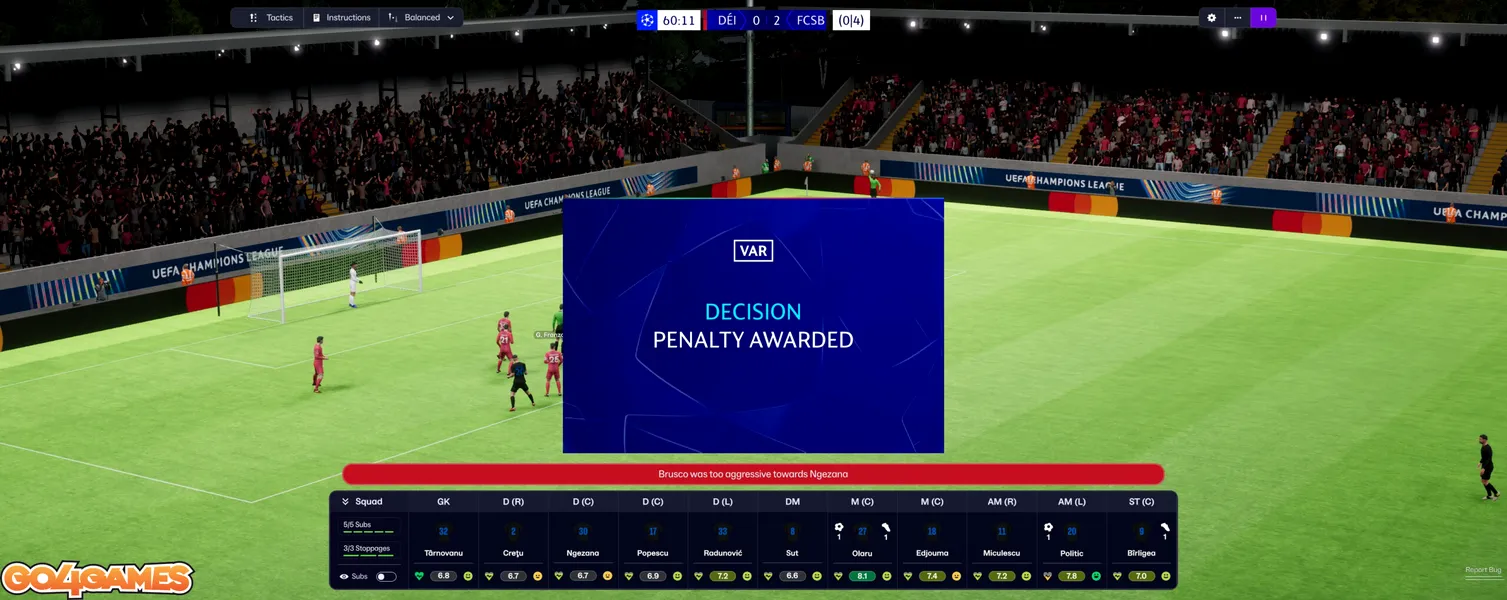
Task: Select right-back Crețu
Action: 513,553
